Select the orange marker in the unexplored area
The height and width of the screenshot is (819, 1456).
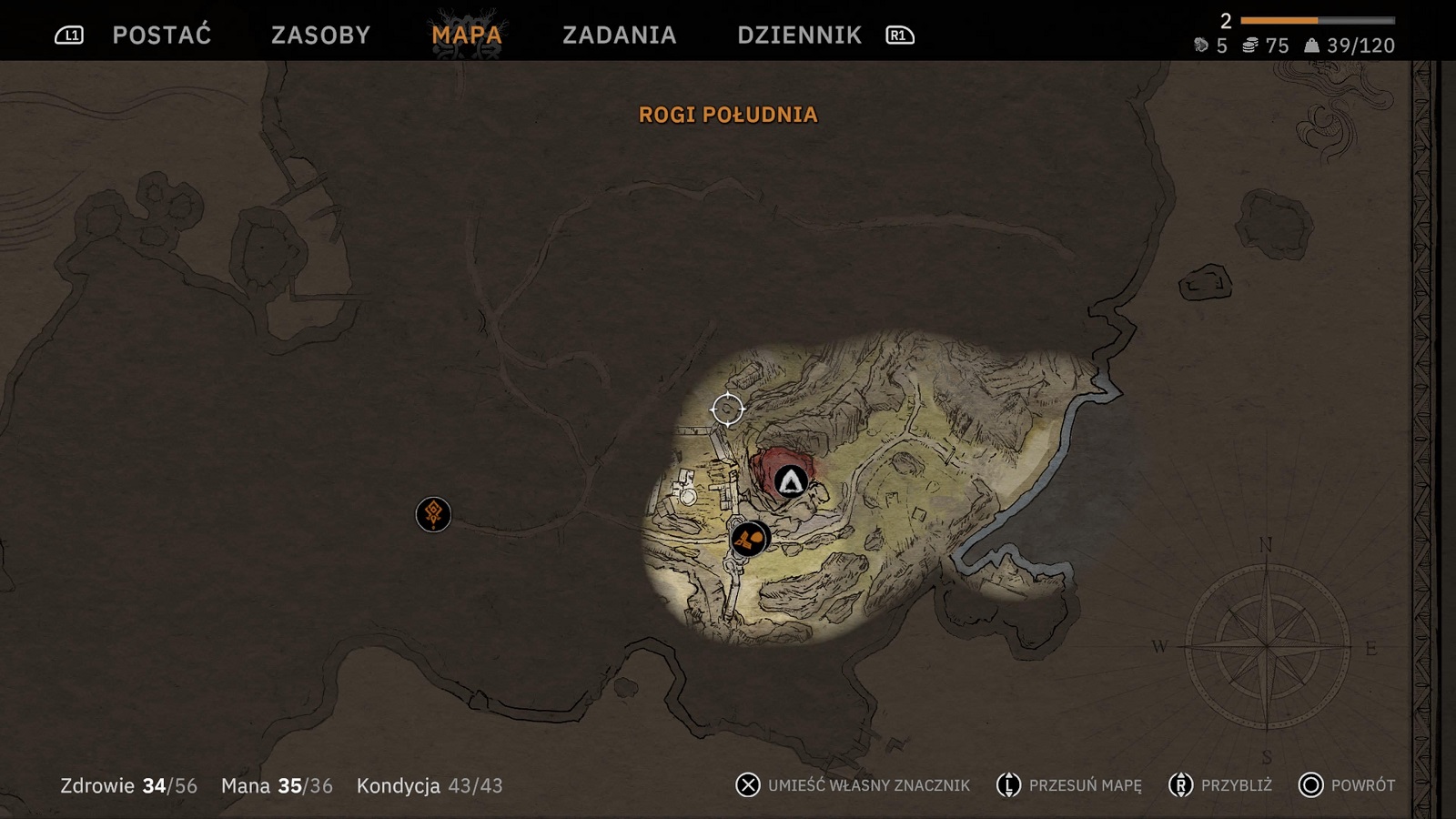pyautogui.click(x=433, y=514)
